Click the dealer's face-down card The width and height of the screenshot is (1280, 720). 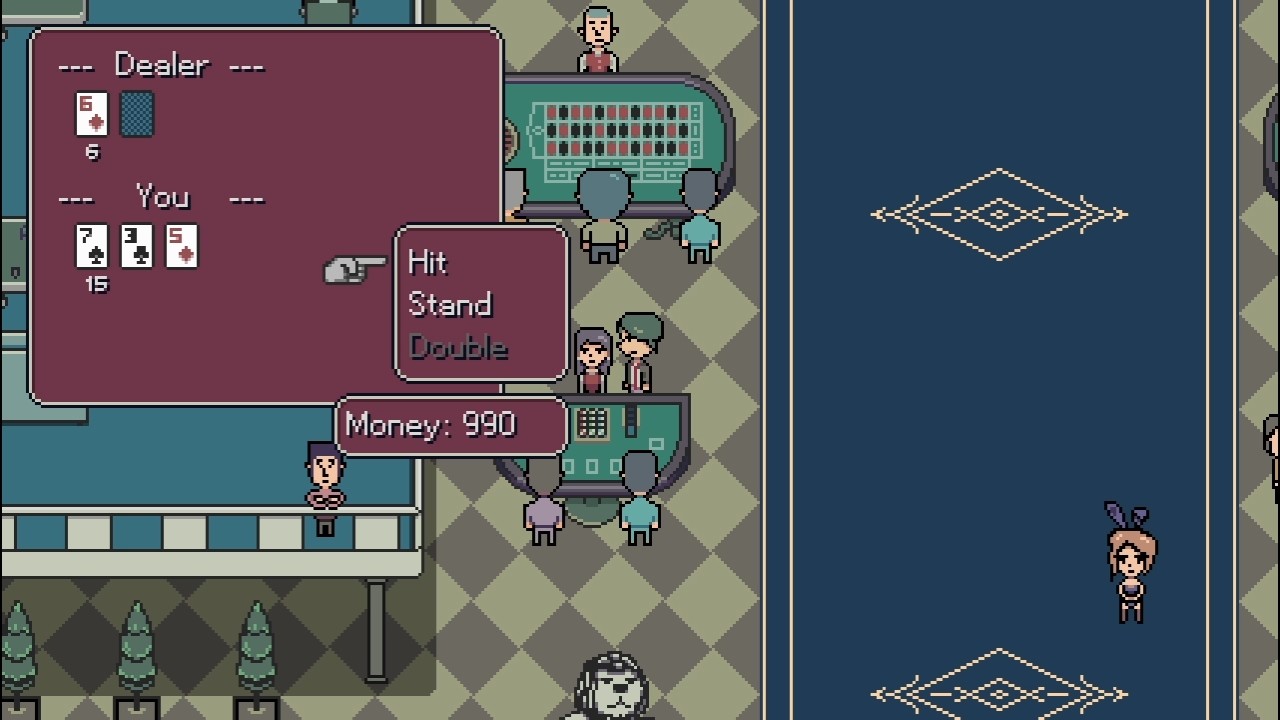point(136,114)
